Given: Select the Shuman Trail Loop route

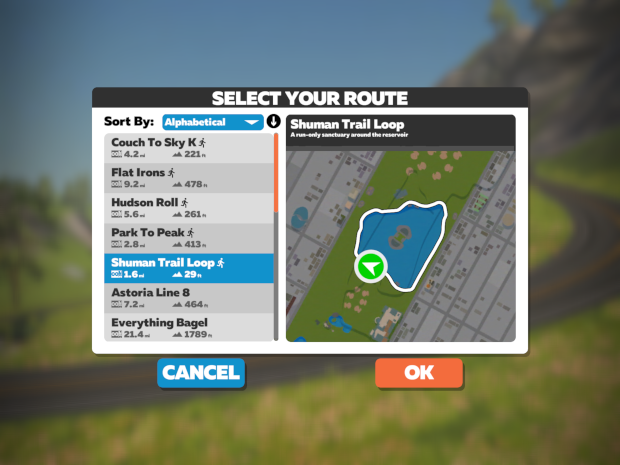Looking at the screenshot, I should coord(189,268).
